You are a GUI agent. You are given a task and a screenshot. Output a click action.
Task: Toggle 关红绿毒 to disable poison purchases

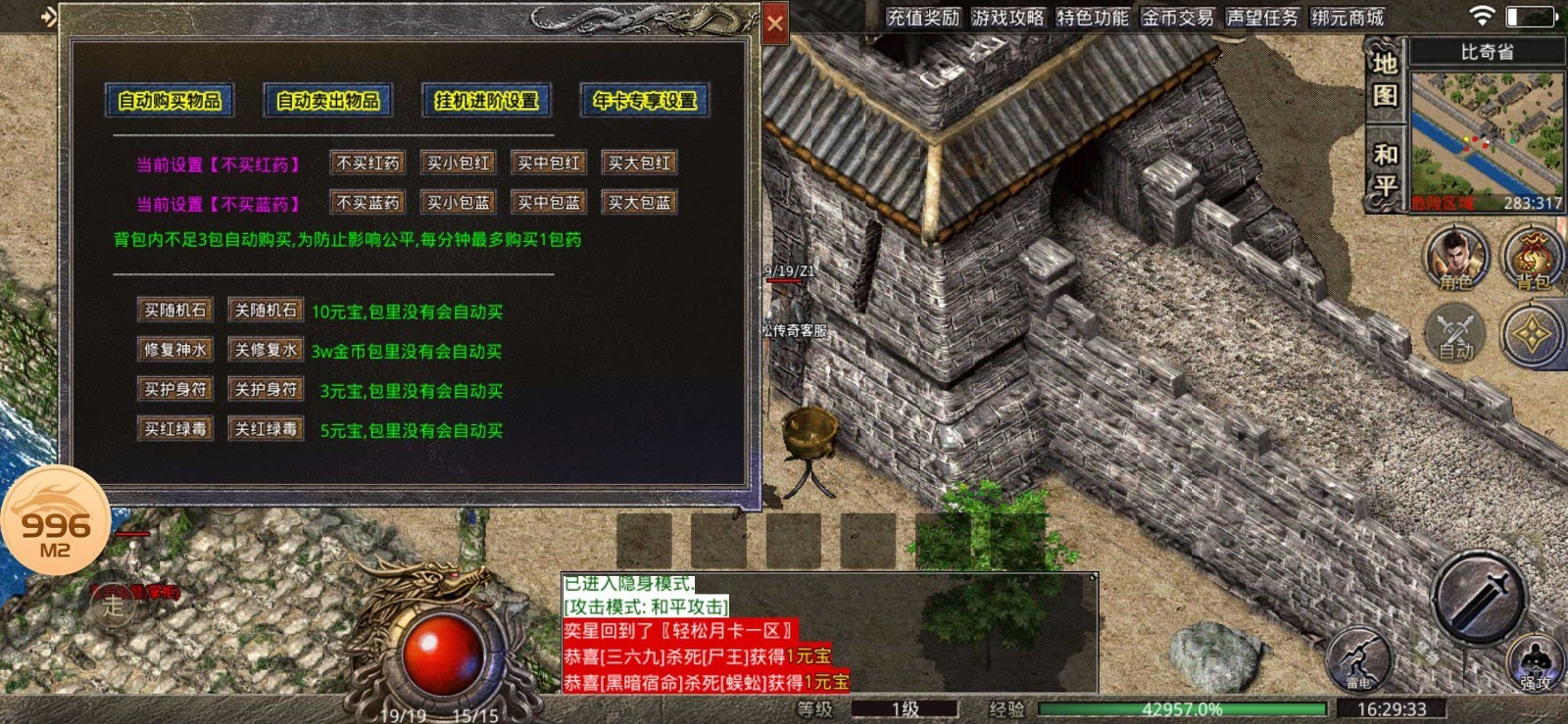click(265, 428)
